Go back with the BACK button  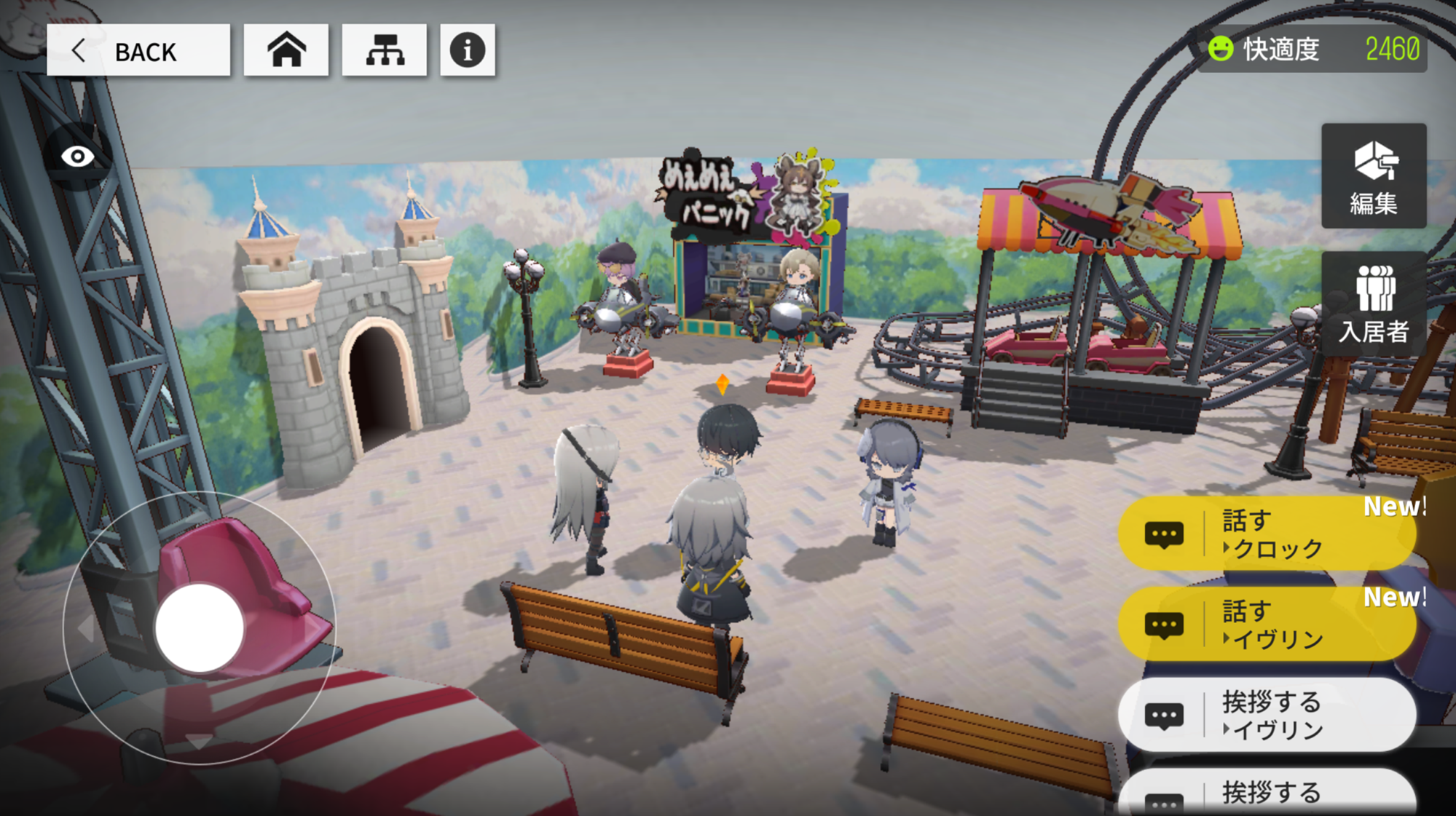click(x=138, y=50)
